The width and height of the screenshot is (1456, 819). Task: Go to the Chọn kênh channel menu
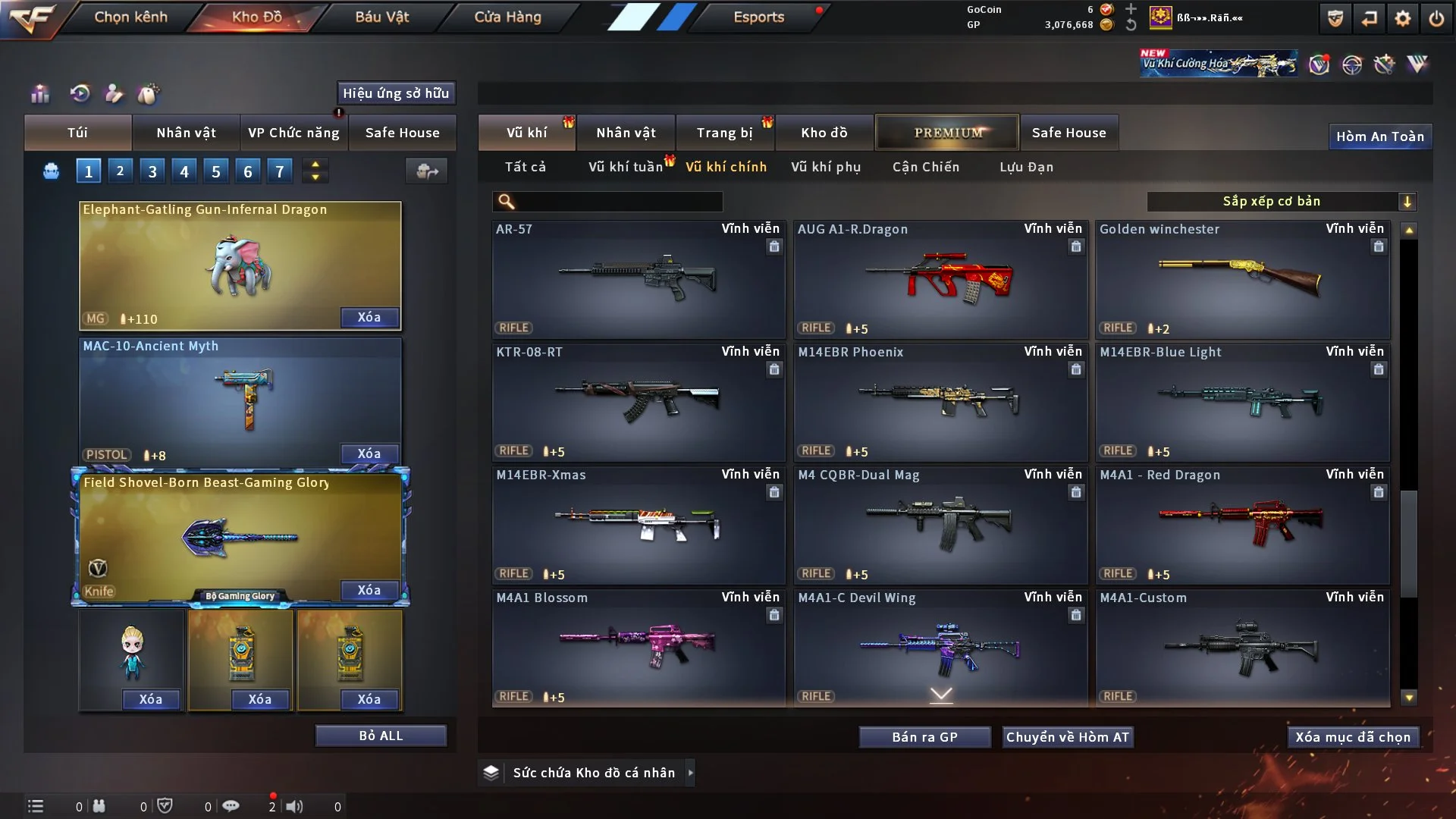pos(130,17)
